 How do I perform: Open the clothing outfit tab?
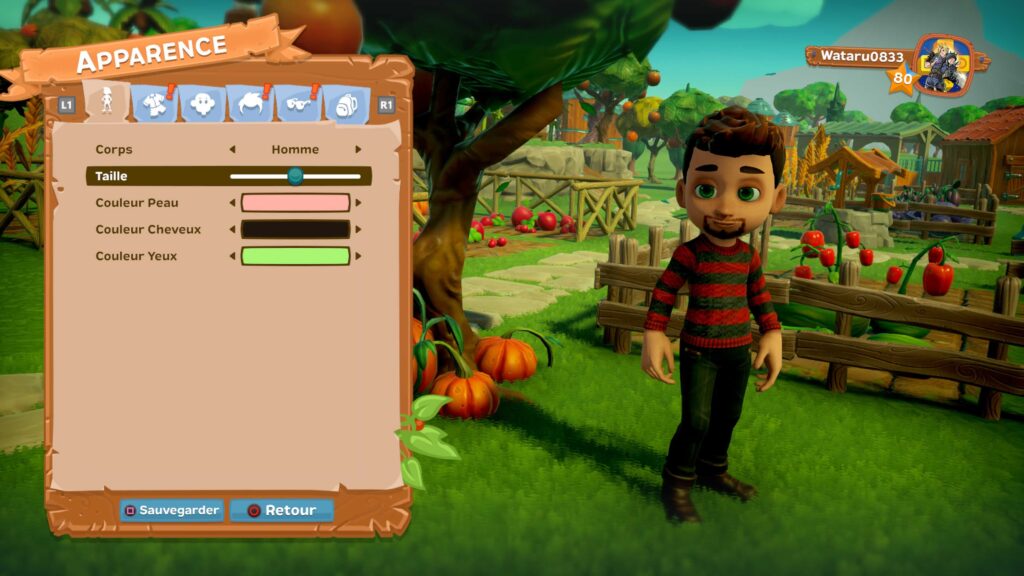(x=154, y=103)
